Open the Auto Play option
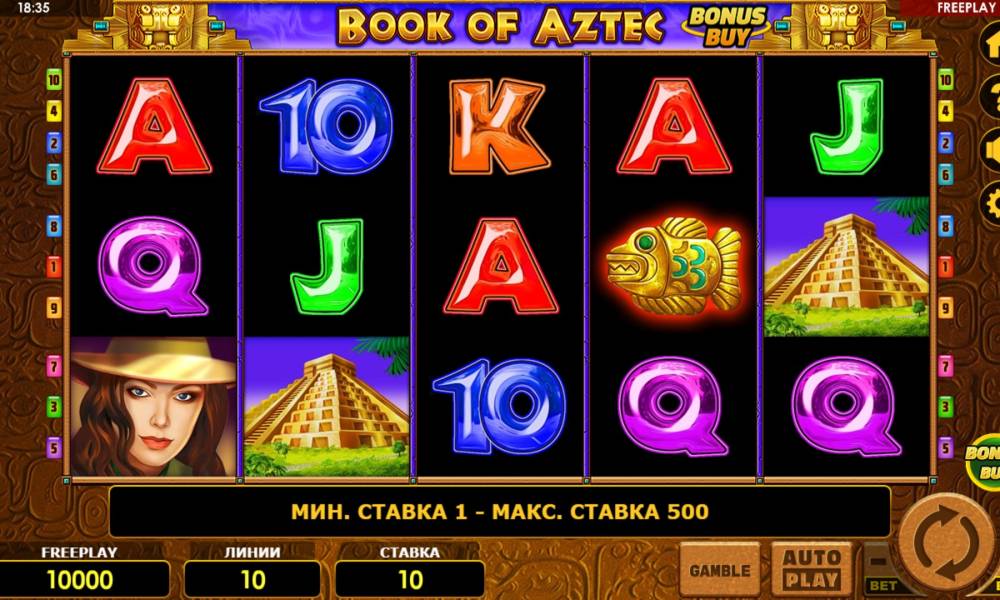Image resolution: width=1000 pixels, height=600 pixels. pyautogui.click(x=811, y=569)
